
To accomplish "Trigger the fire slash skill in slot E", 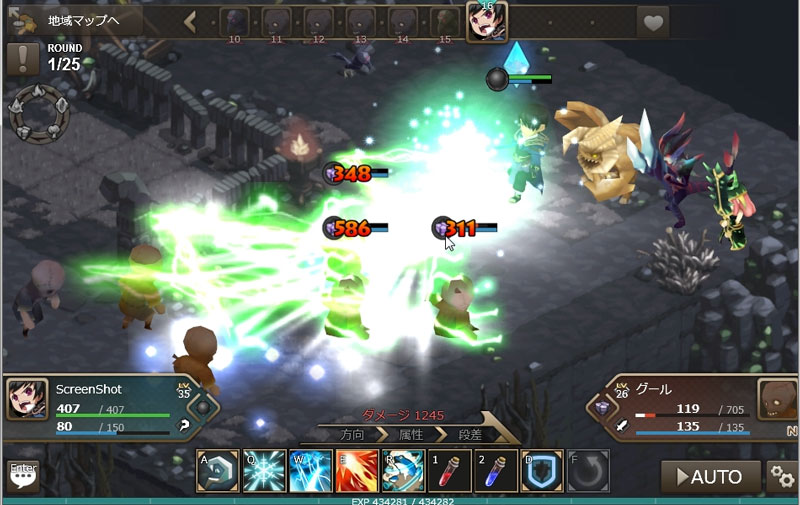I will [356, 470].
